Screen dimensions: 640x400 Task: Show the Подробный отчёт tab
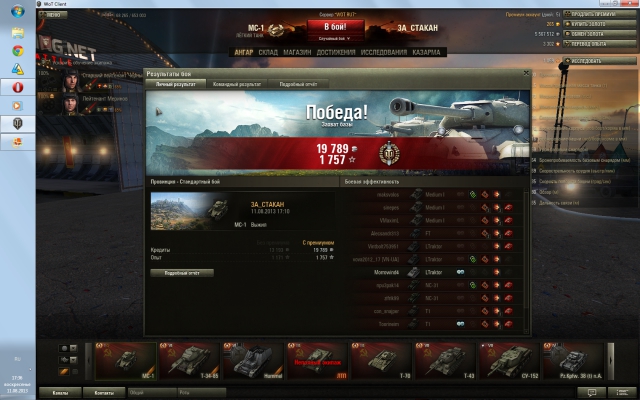pos(301,84)
